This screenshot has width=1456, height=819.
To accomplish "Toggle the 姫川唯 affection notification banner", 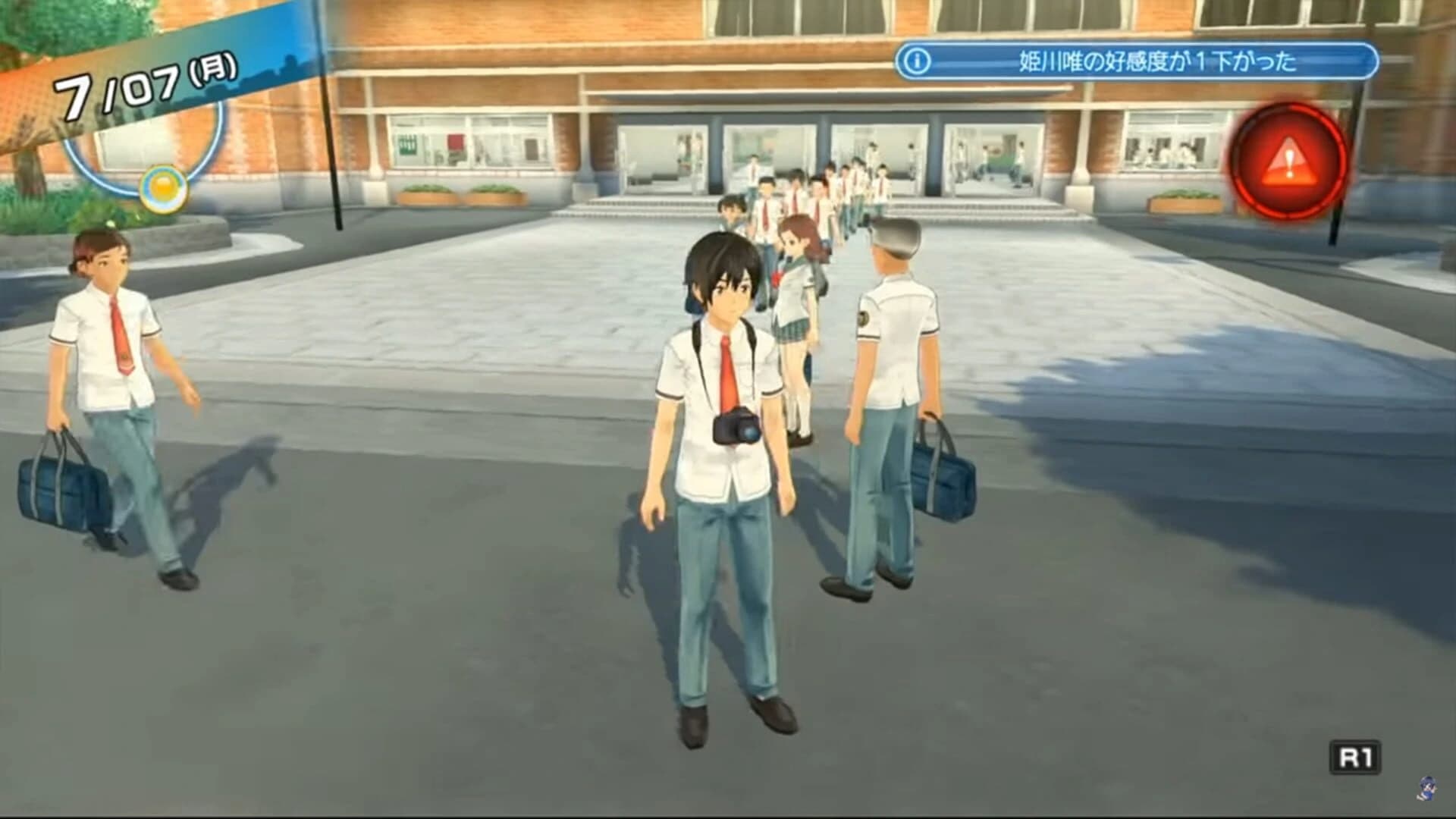I will point(1137,61).
